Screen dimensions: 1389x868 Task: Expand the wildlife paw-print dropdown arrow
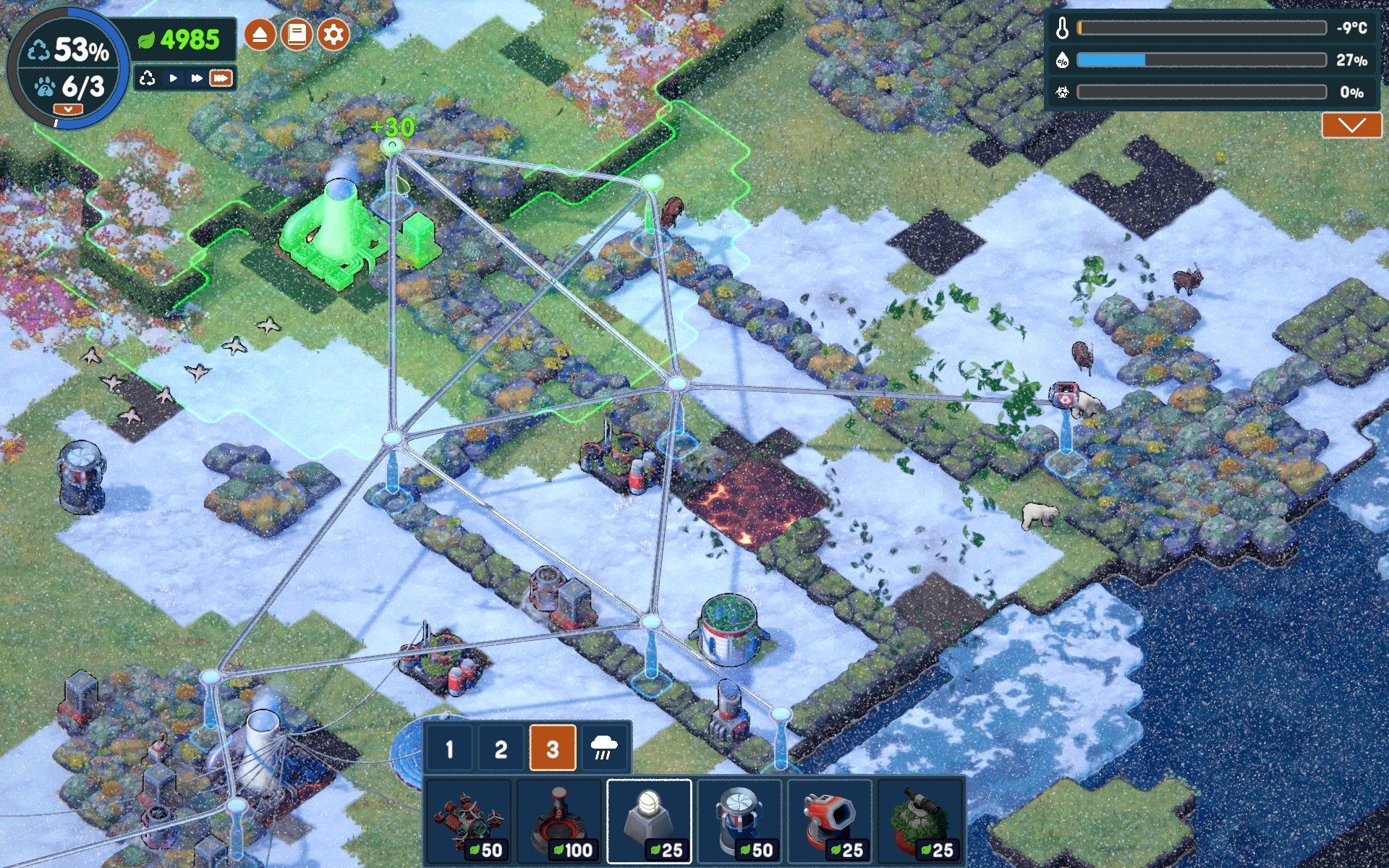[68, 109]
